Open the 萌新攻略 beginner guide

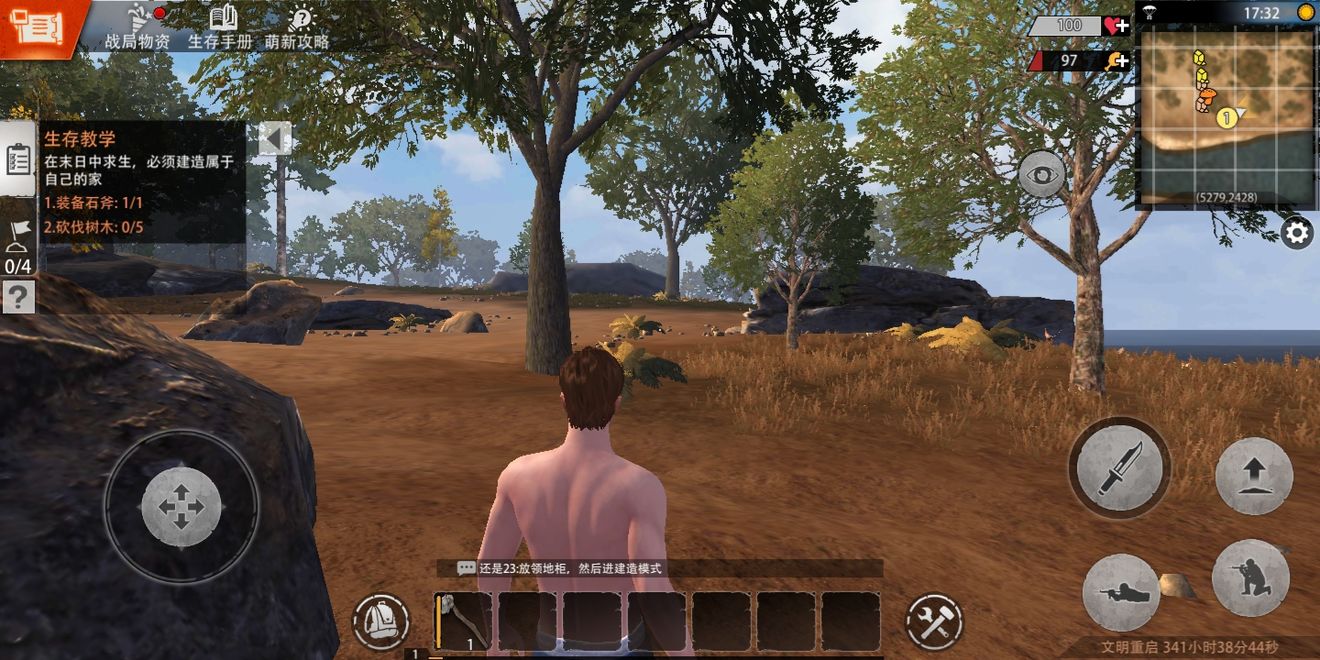(x=297, y=26)
